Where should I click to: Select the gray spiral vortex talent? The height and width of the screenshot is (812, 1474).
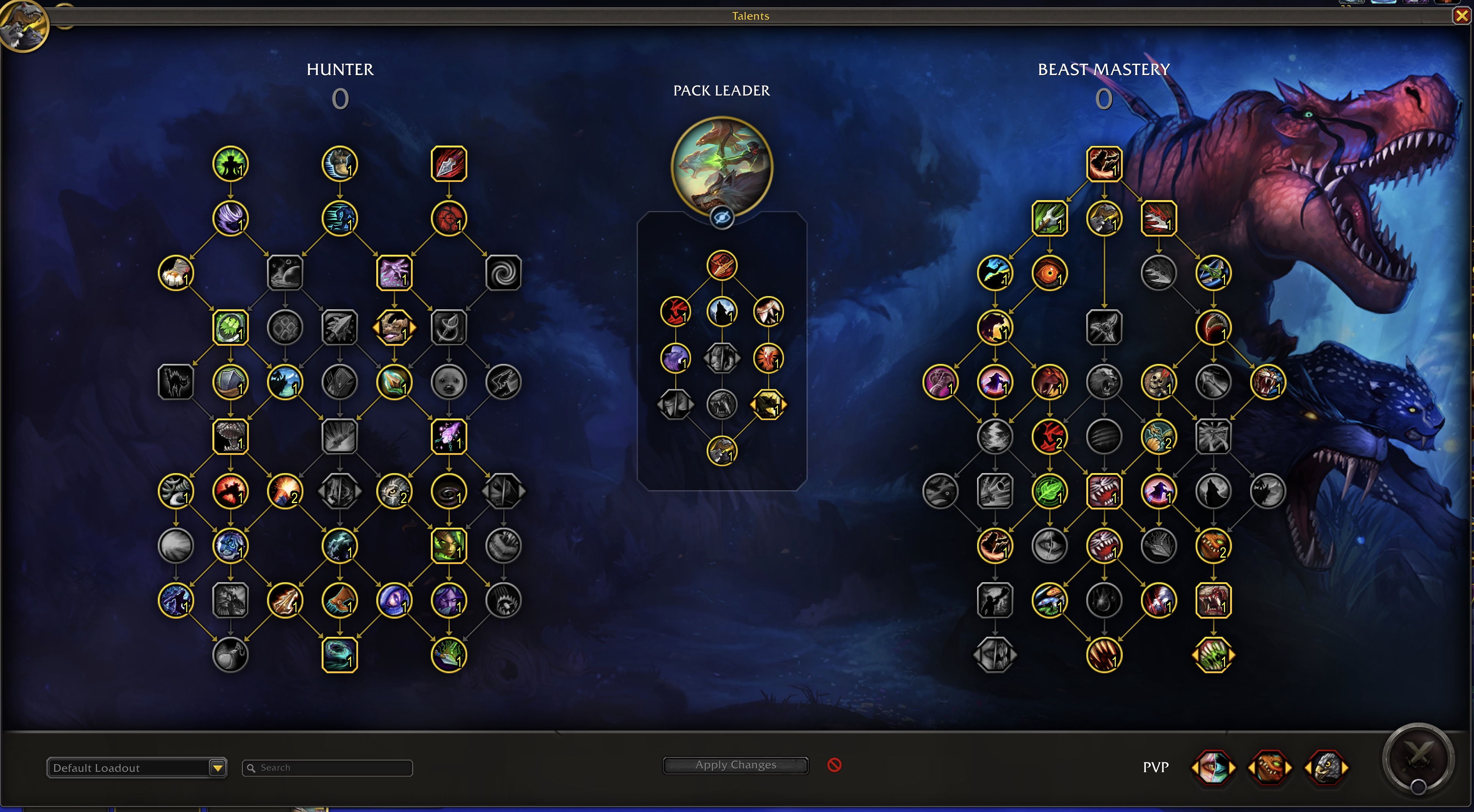[x=503, y=273]
